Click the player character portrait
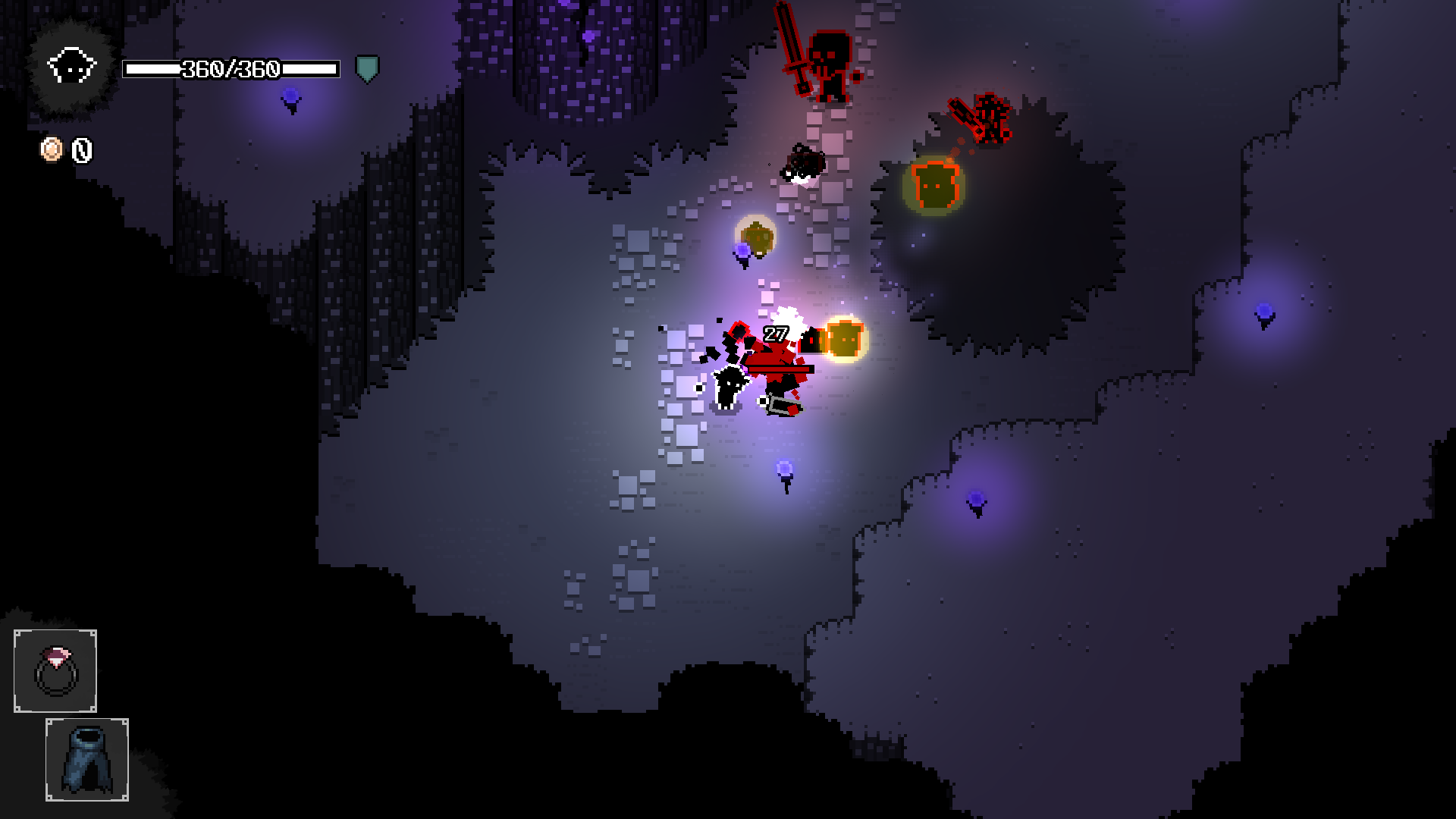Viewport: 1456px width, 819px height. [71, 67]
